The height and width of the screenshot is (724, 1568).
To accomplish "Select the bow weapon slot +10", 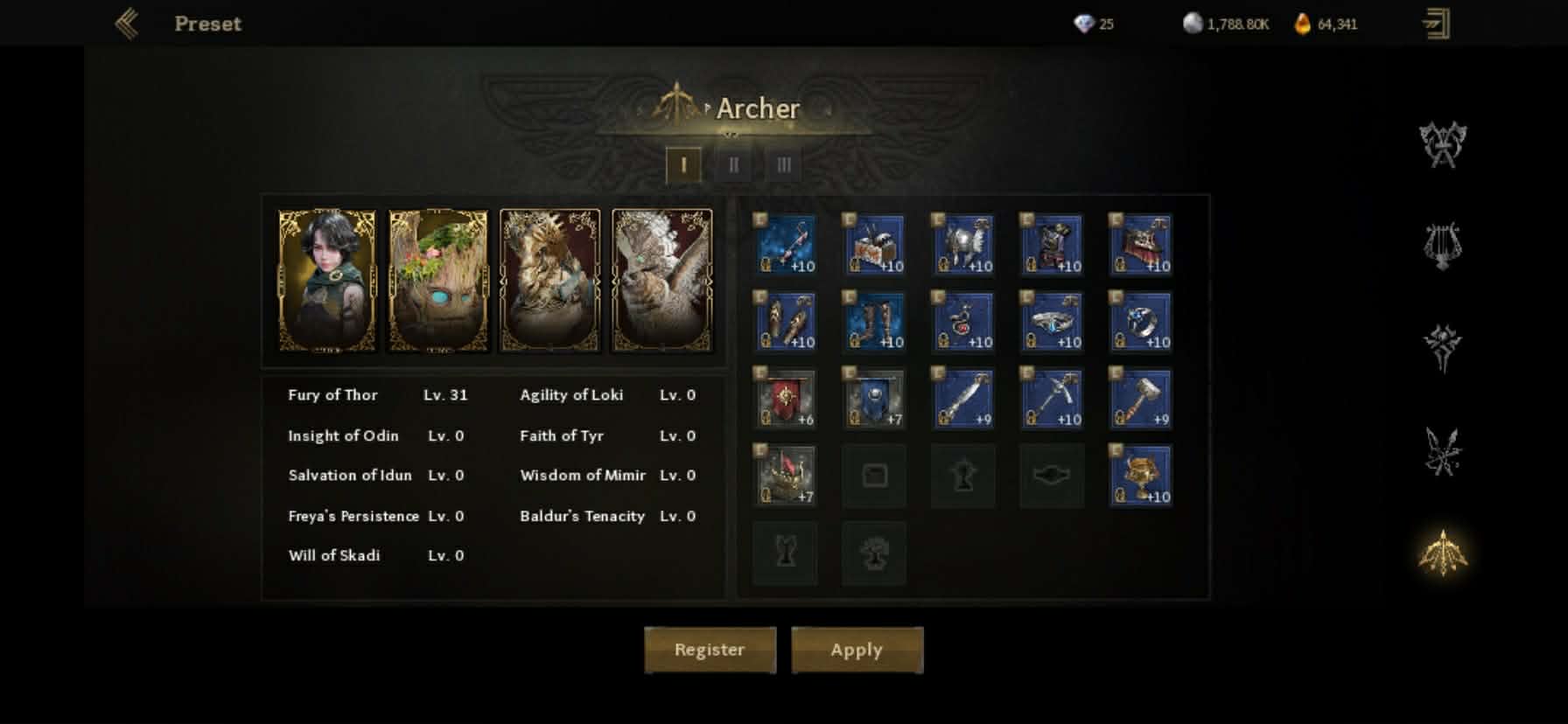I will (787, 245).
